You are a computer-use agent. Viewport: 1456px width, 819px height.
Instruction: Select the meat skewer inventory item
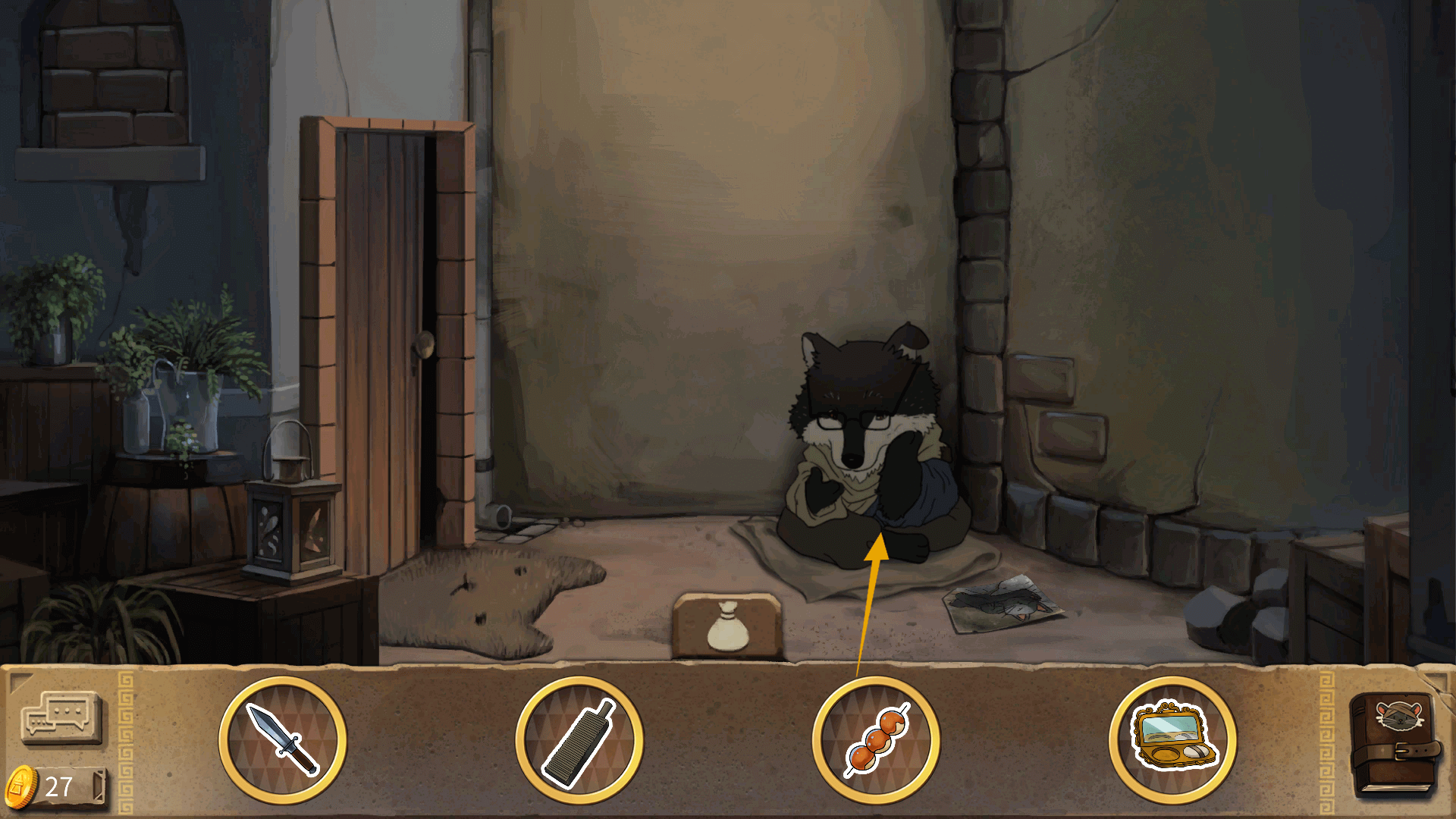click(876, 740)
